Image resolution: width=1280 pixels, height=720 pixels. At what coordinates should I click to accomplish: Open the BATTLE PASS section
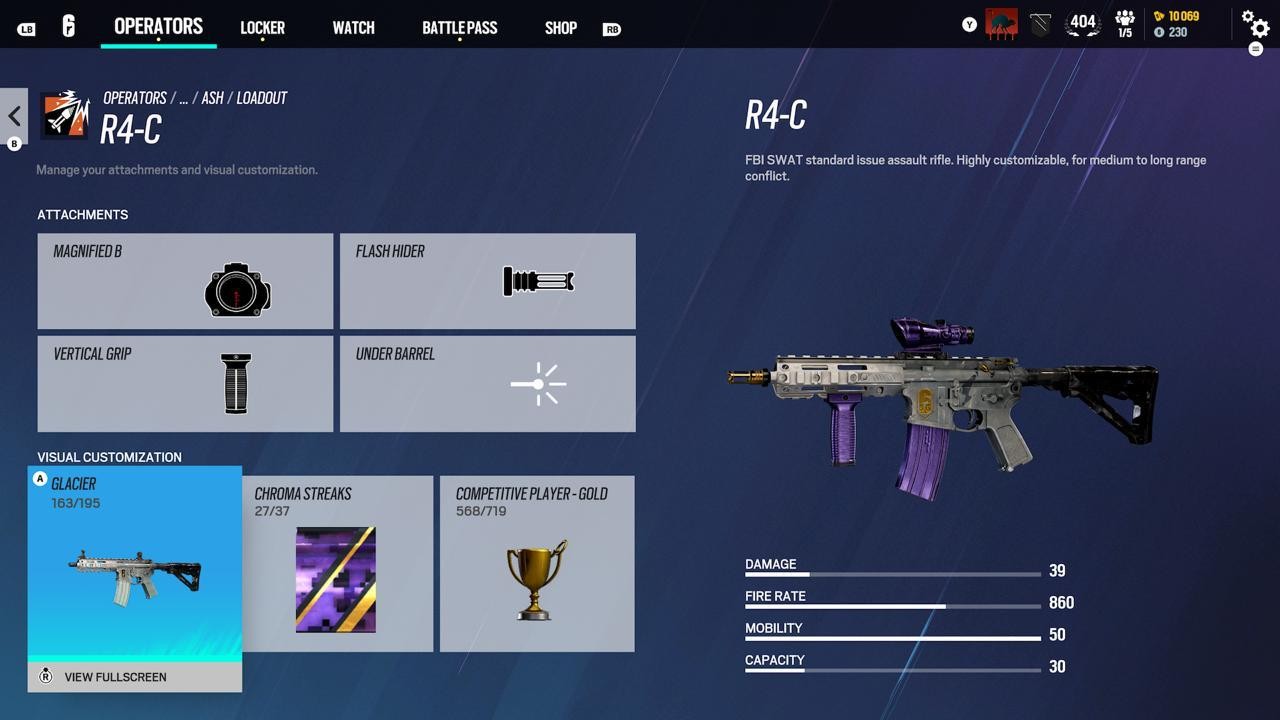[459, 27]
